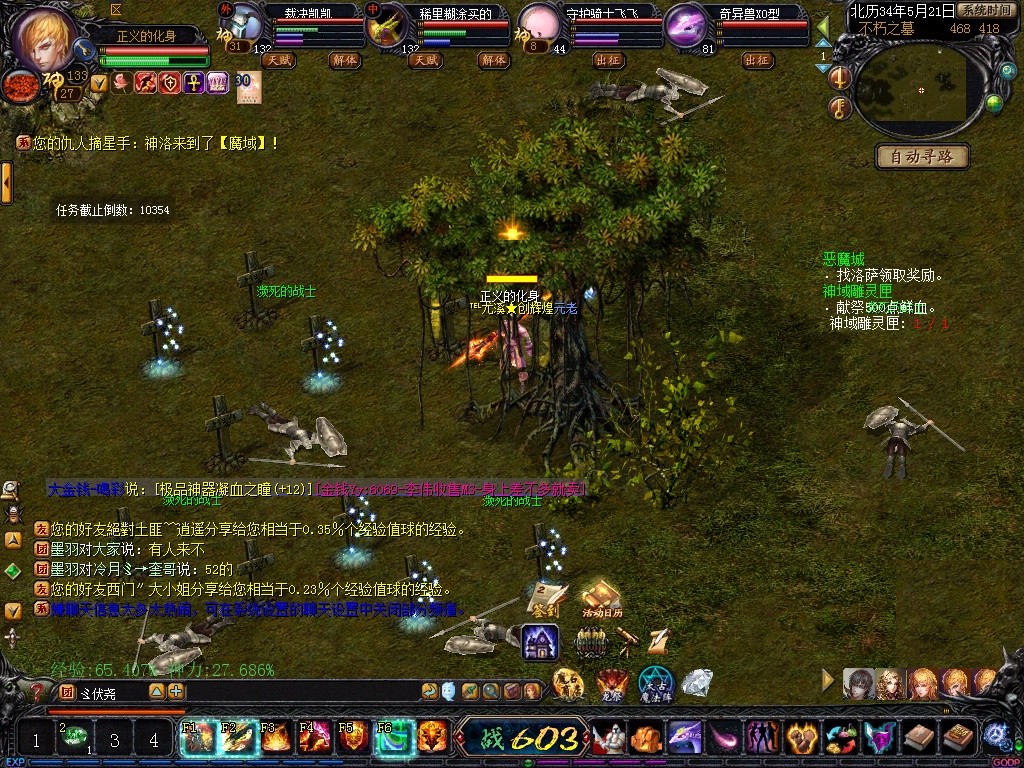This screenshot has width=1024, height=768.
Task: Click the golden key icon beside the minimap
Action: [x=840, y=107]
